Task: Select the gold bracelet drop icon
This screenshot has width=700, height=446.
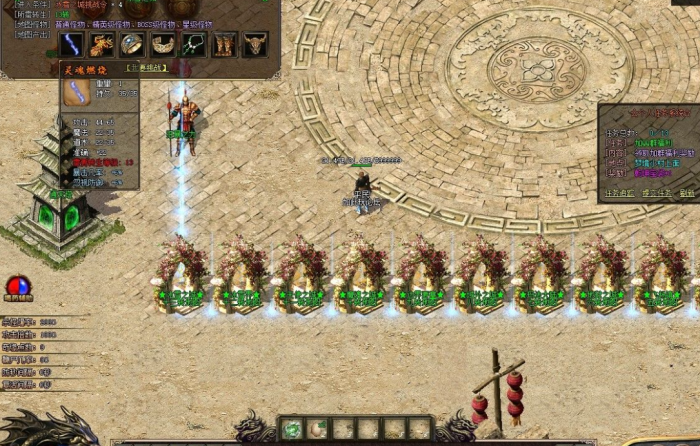Action: pyautogui.click(x=163, y=44)
